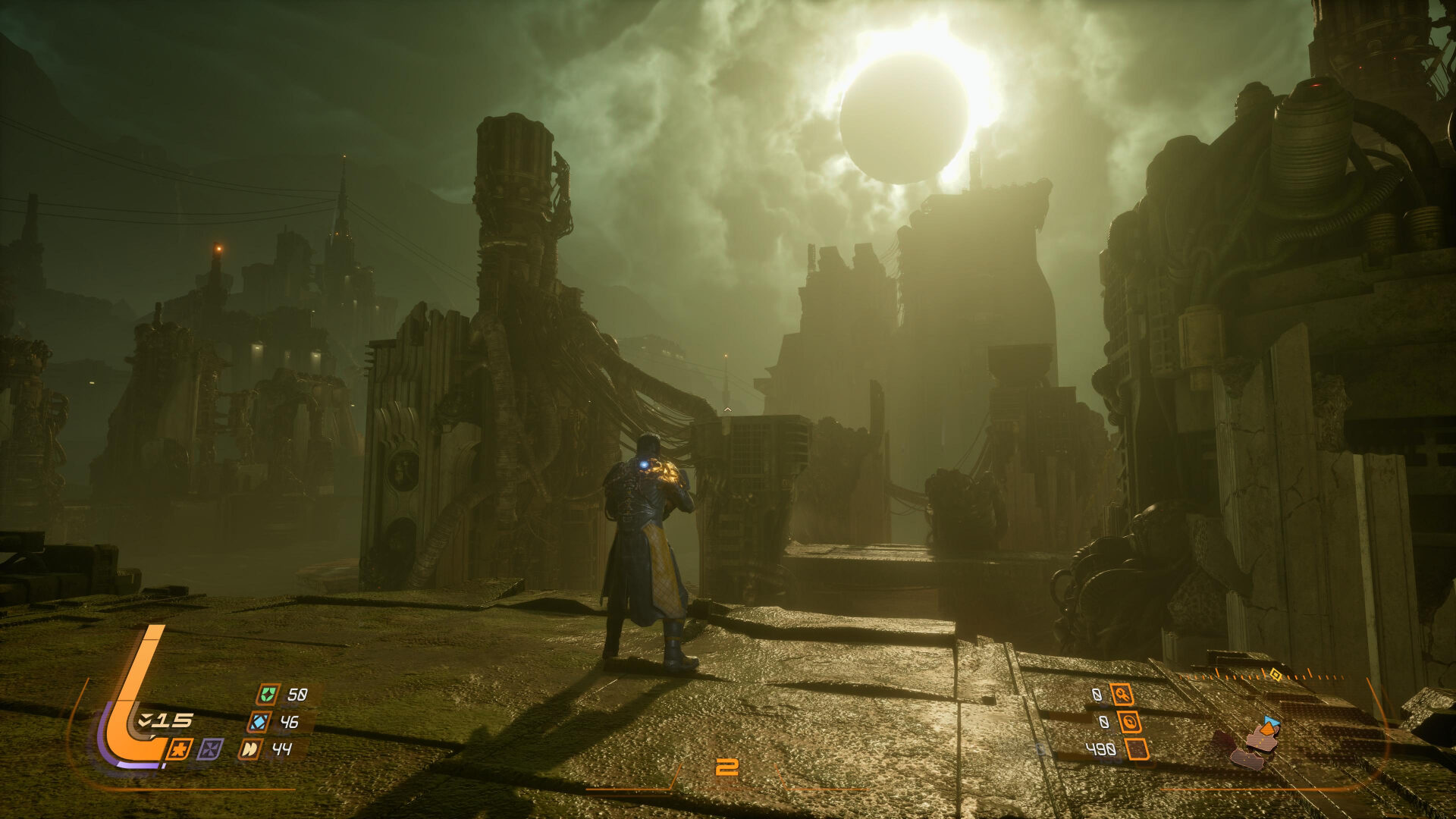Screen dimensions: 1456x819
Task: Toggle the yellow diamond compass marker
Action: pyautogui.click(x=1276, y=674)
